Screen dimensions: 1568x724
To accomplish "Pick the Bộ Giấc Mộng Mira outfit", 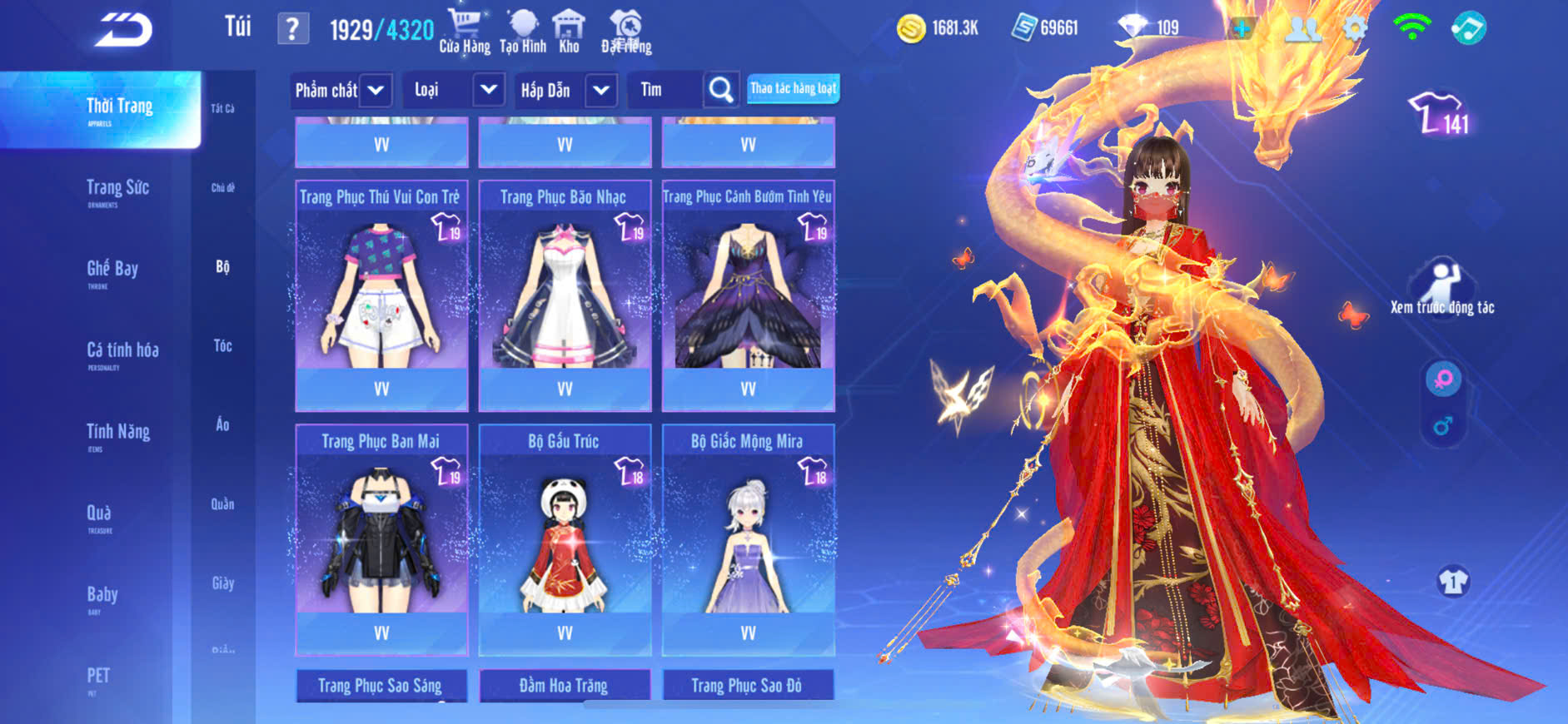I will tap(748, 537).
